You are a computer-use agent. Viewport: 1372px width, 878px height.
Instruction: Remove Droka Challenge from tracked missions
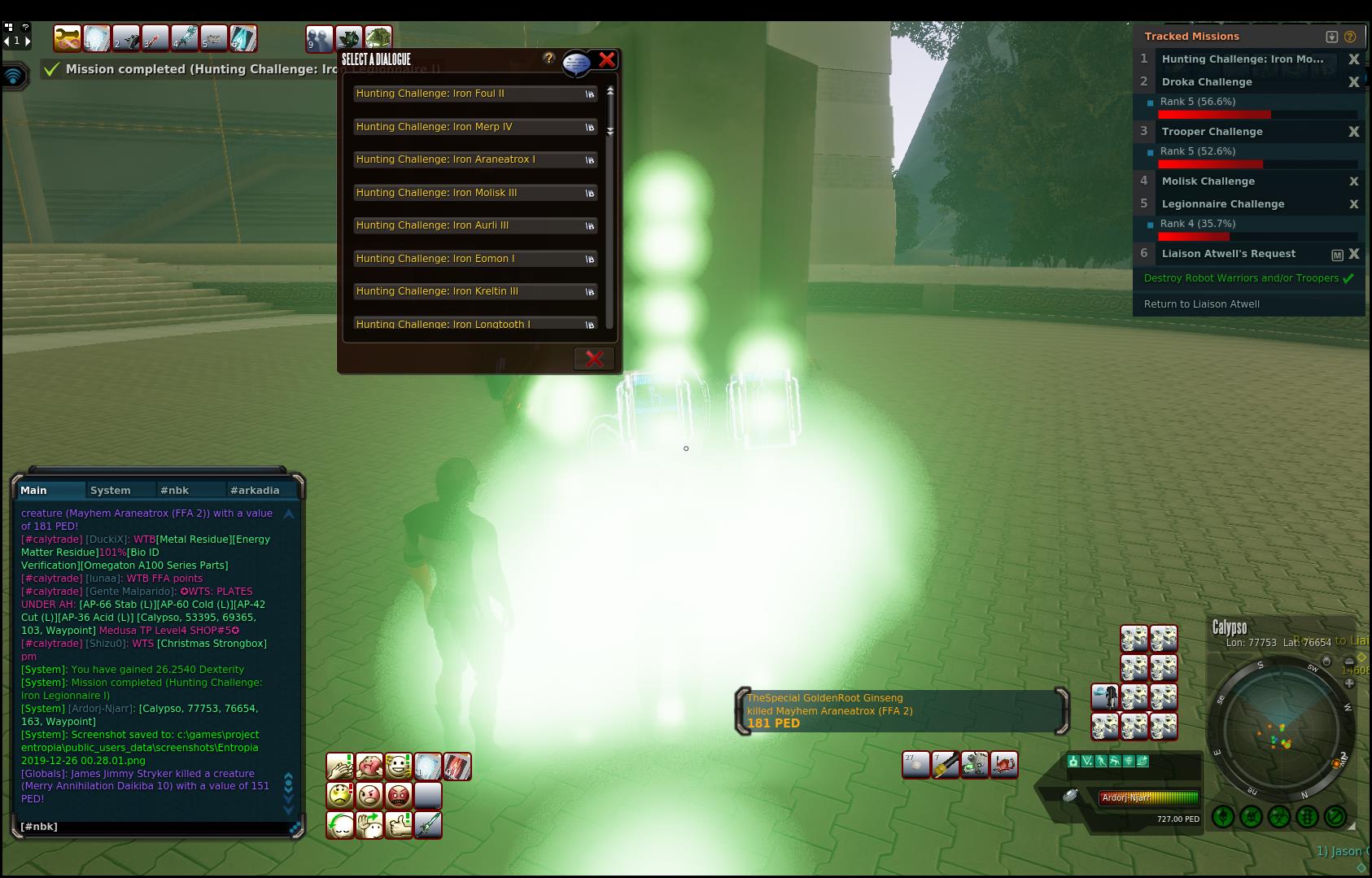1354,82
